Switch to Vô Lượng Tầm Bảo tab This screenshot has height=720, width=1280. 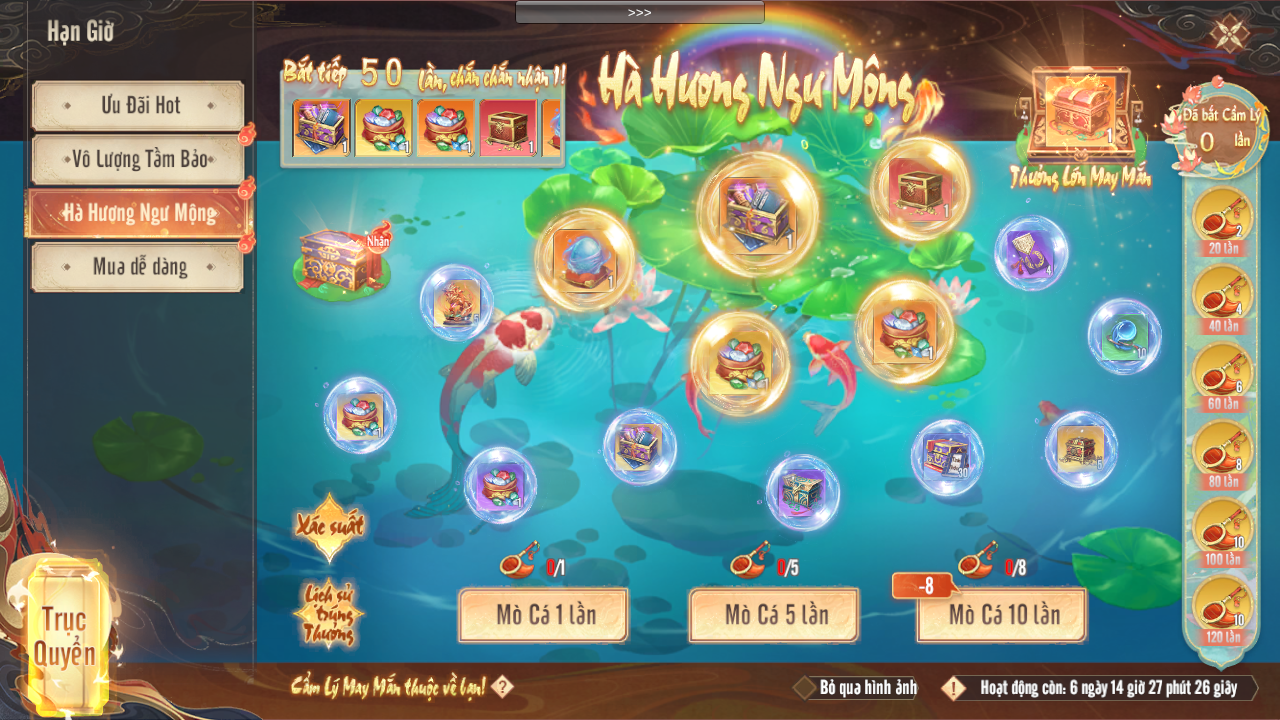[x=138, y=160]
